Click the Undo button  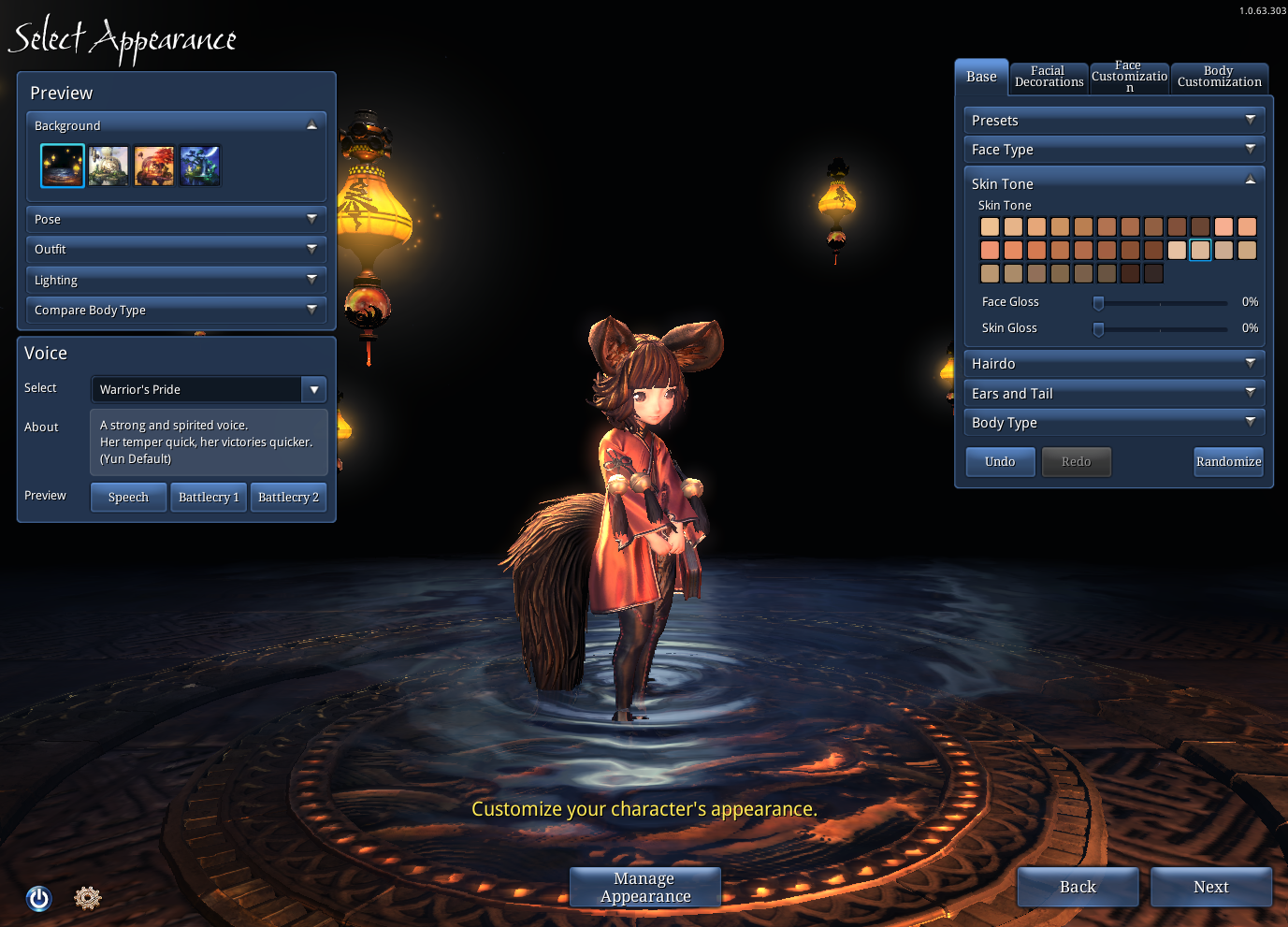(1000, 462)
